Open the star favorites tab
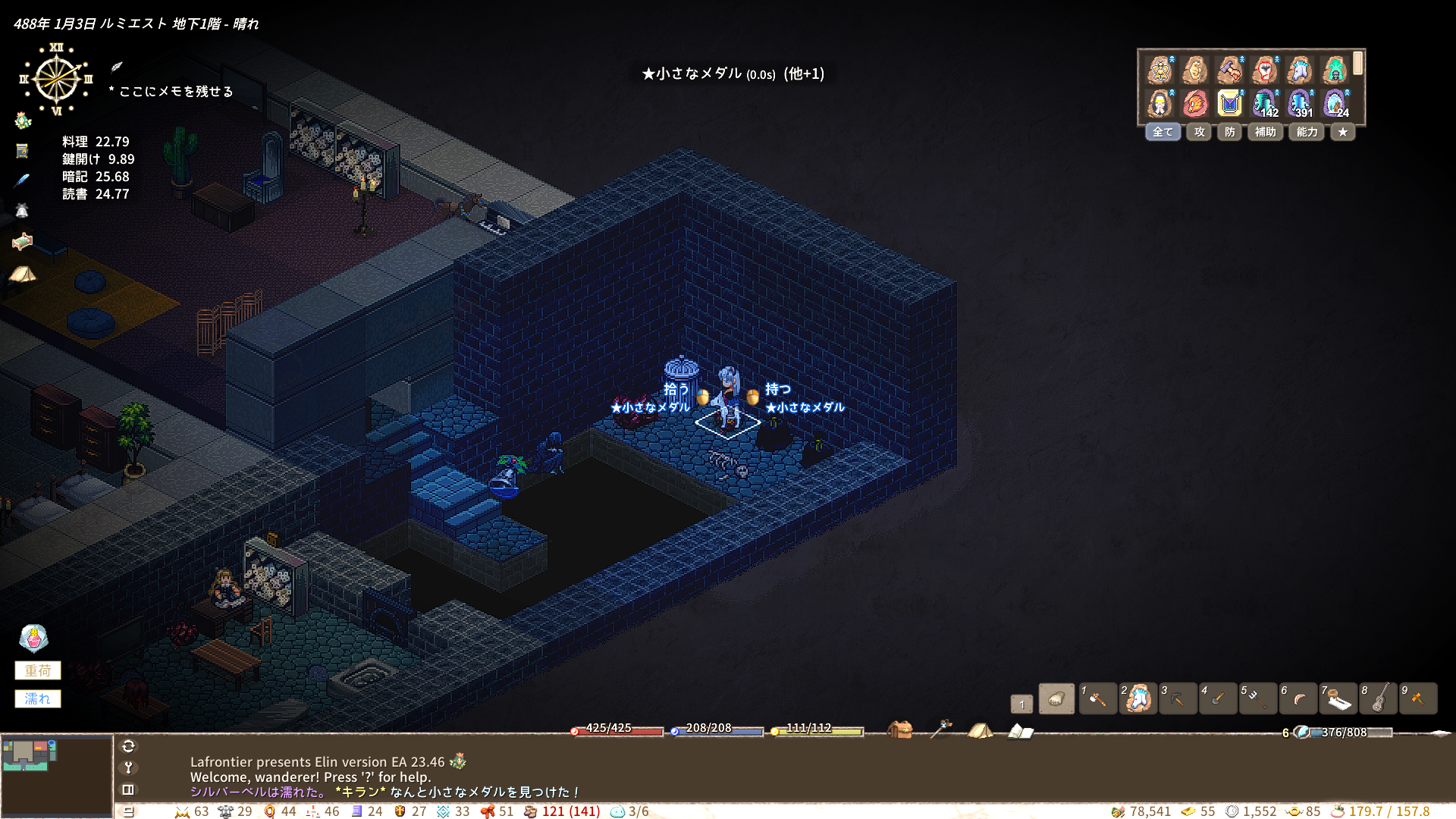 (1342, 132)
